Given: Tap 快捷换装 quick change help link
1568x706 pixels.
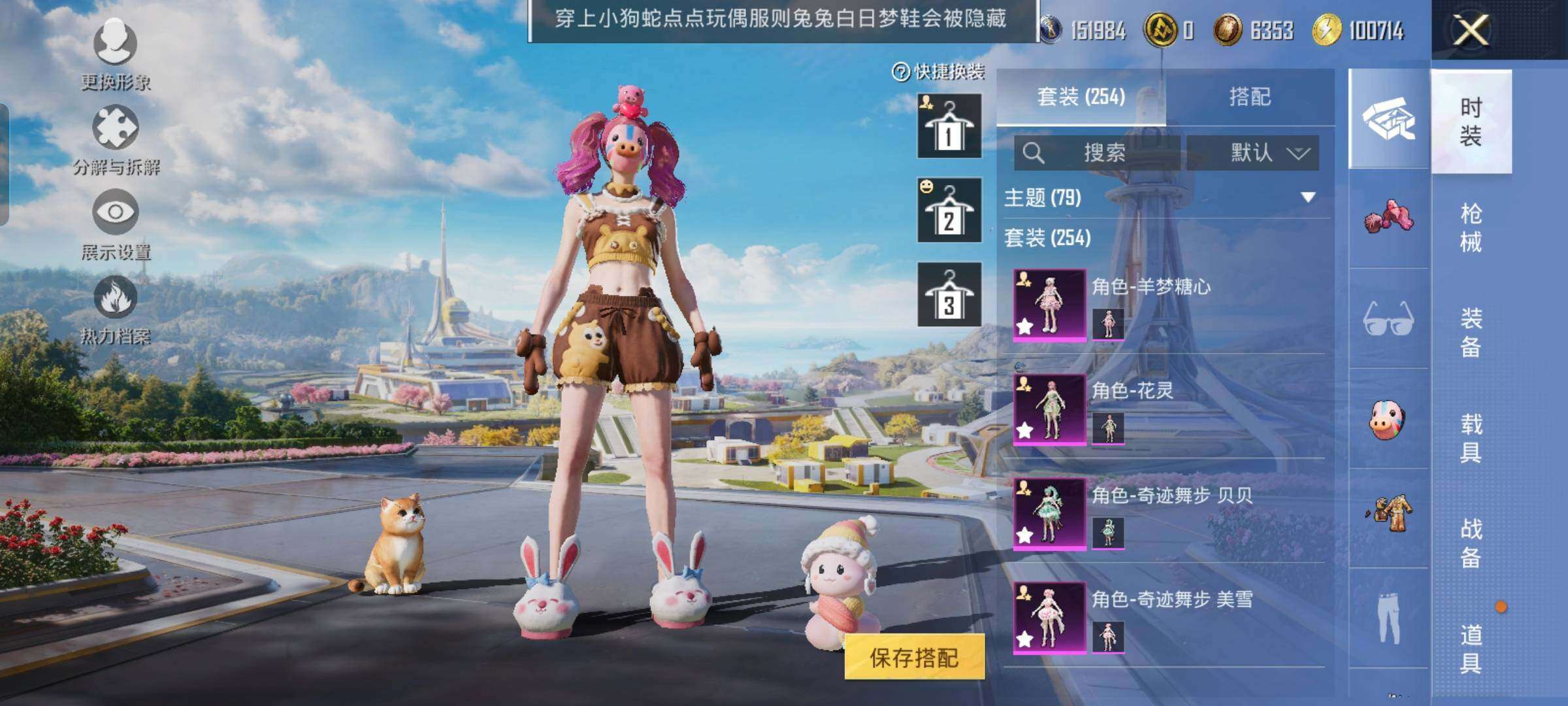Looking at the screenshot, I should pyautogui.click(x=941, y=72).
